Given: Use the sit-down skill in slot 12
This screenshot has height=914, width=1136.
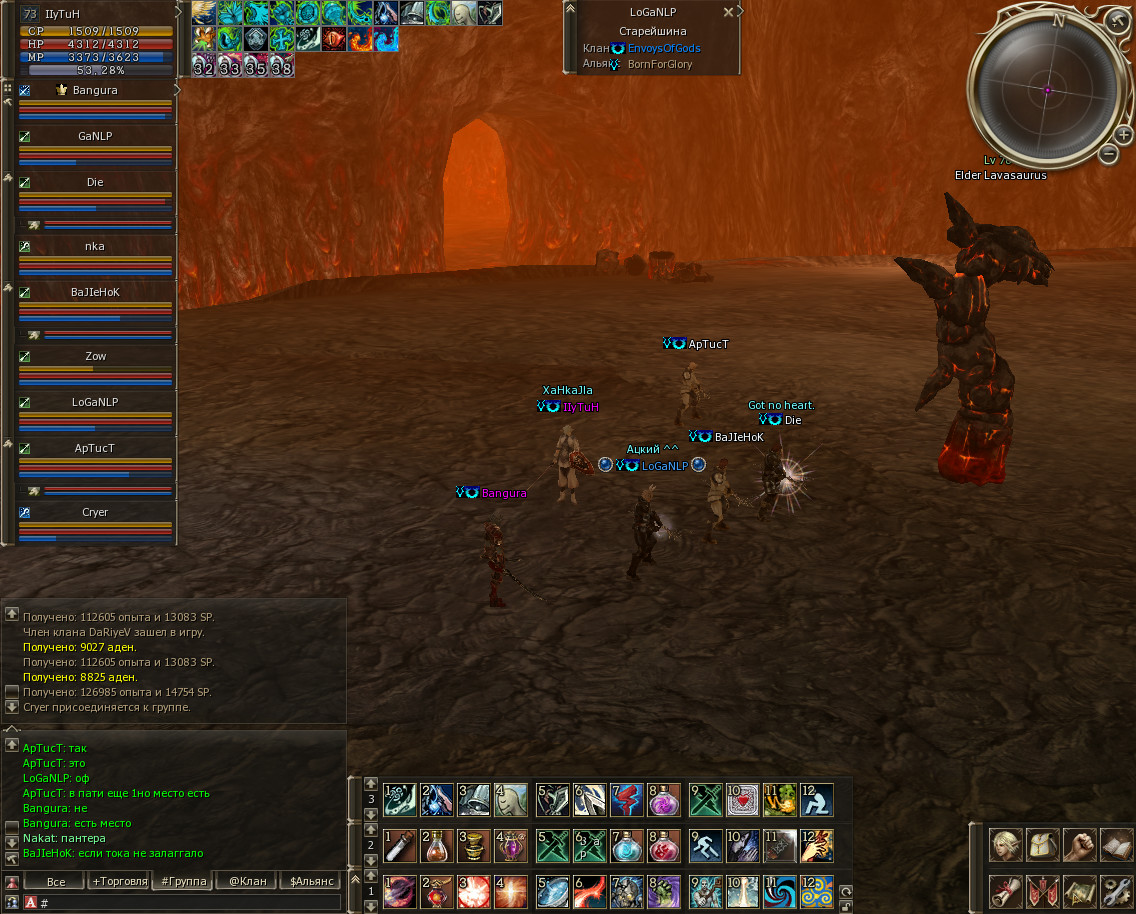Looking at the screenshot, I should click(x=817, y=800).
